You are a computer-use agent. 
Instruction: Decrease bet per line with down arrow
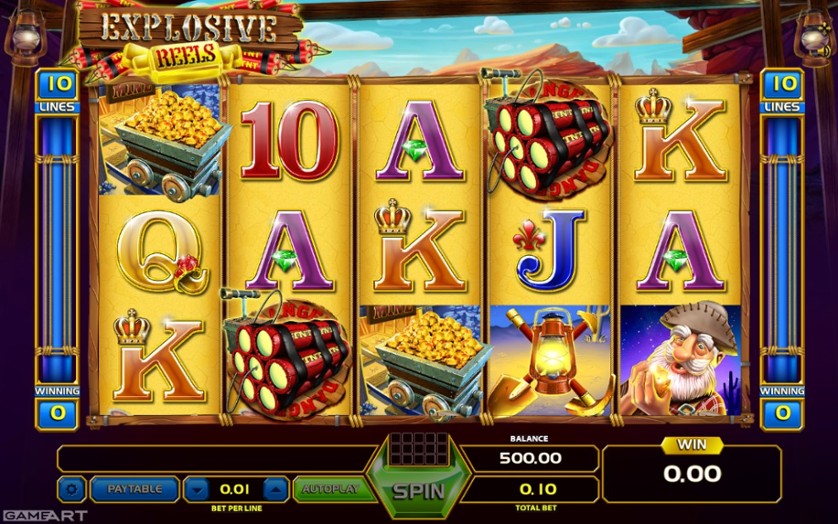(x=198, y=489)
